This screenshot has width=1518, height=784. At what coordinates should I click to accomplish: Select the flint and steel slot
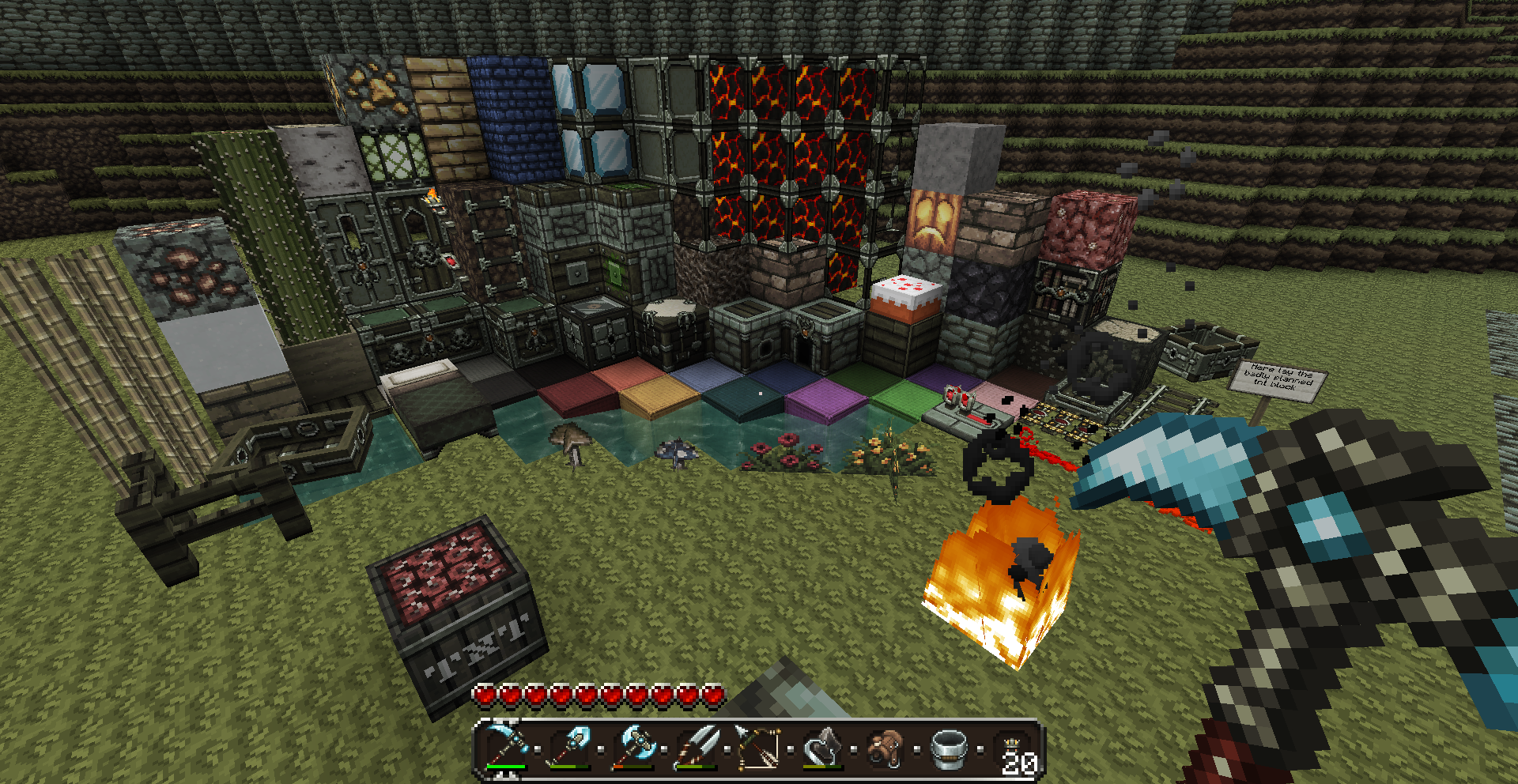(x=823, y=747)
